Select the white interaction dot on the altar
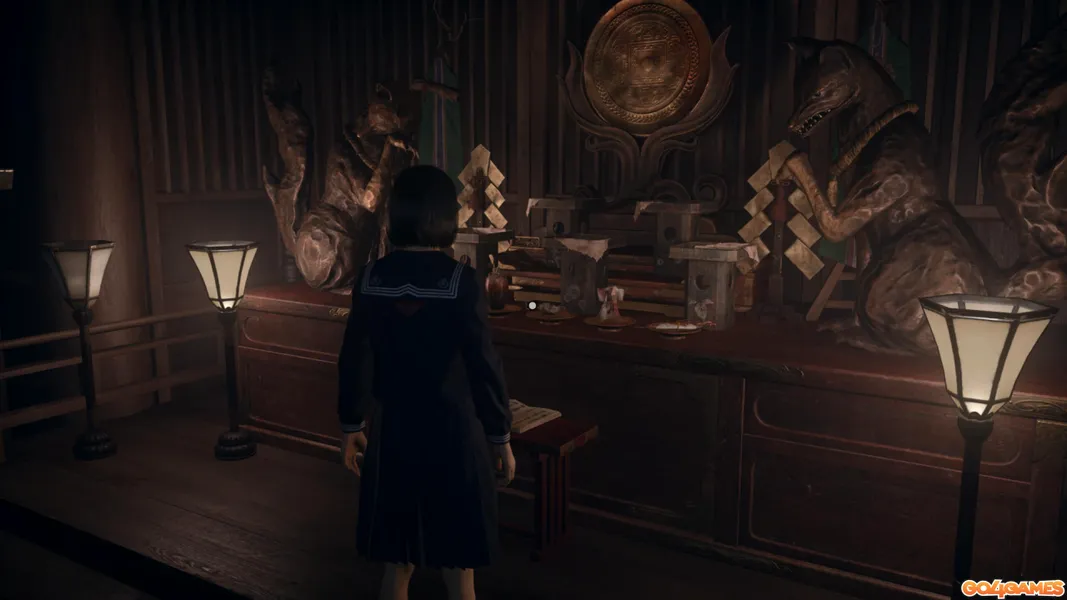This screenshot has height=600, width=1067. click(x=533, y=304)
